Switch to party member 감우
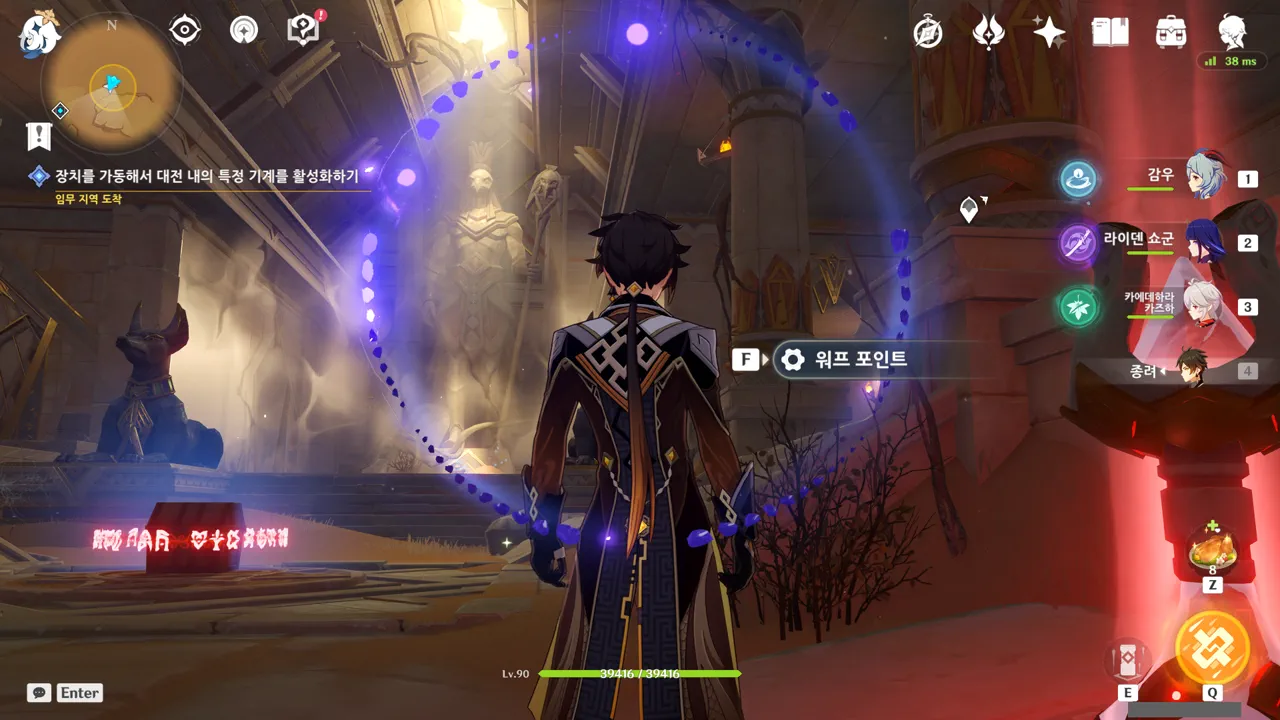This screenshot has width=1280, height=720. point(1205,178)
